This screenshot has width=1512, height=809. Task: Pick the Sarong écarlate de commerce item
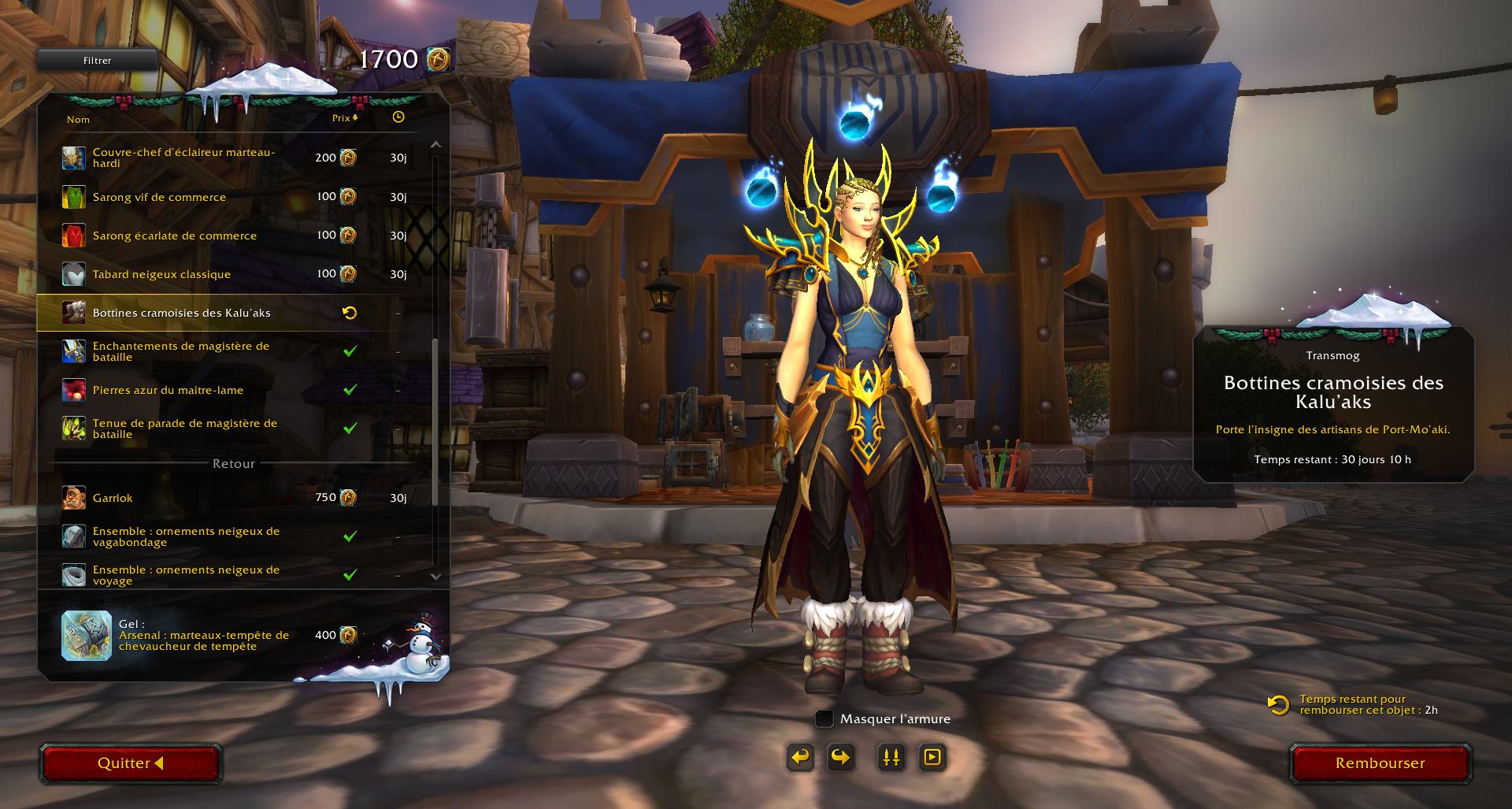pyautogui.click(x=174, y=236)
